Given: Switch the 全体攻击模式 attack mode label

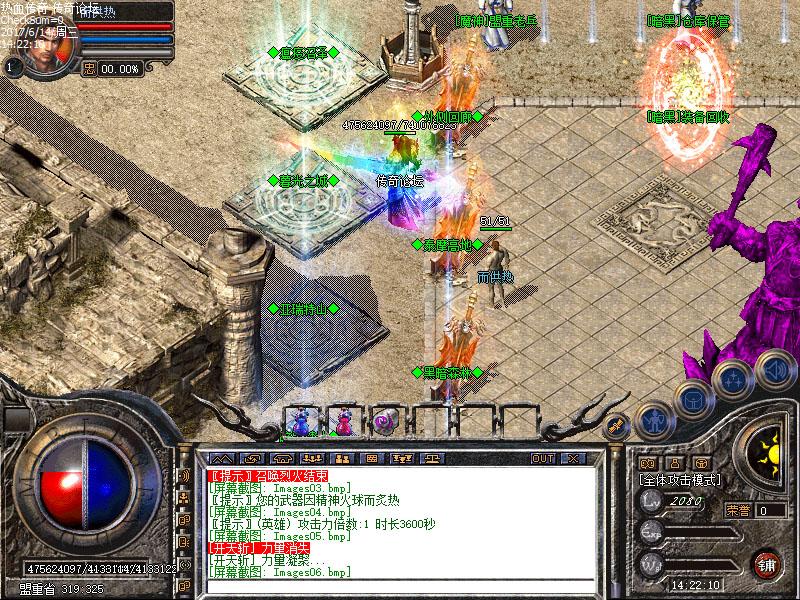Looking at the screenshot, I should (681, 480).
